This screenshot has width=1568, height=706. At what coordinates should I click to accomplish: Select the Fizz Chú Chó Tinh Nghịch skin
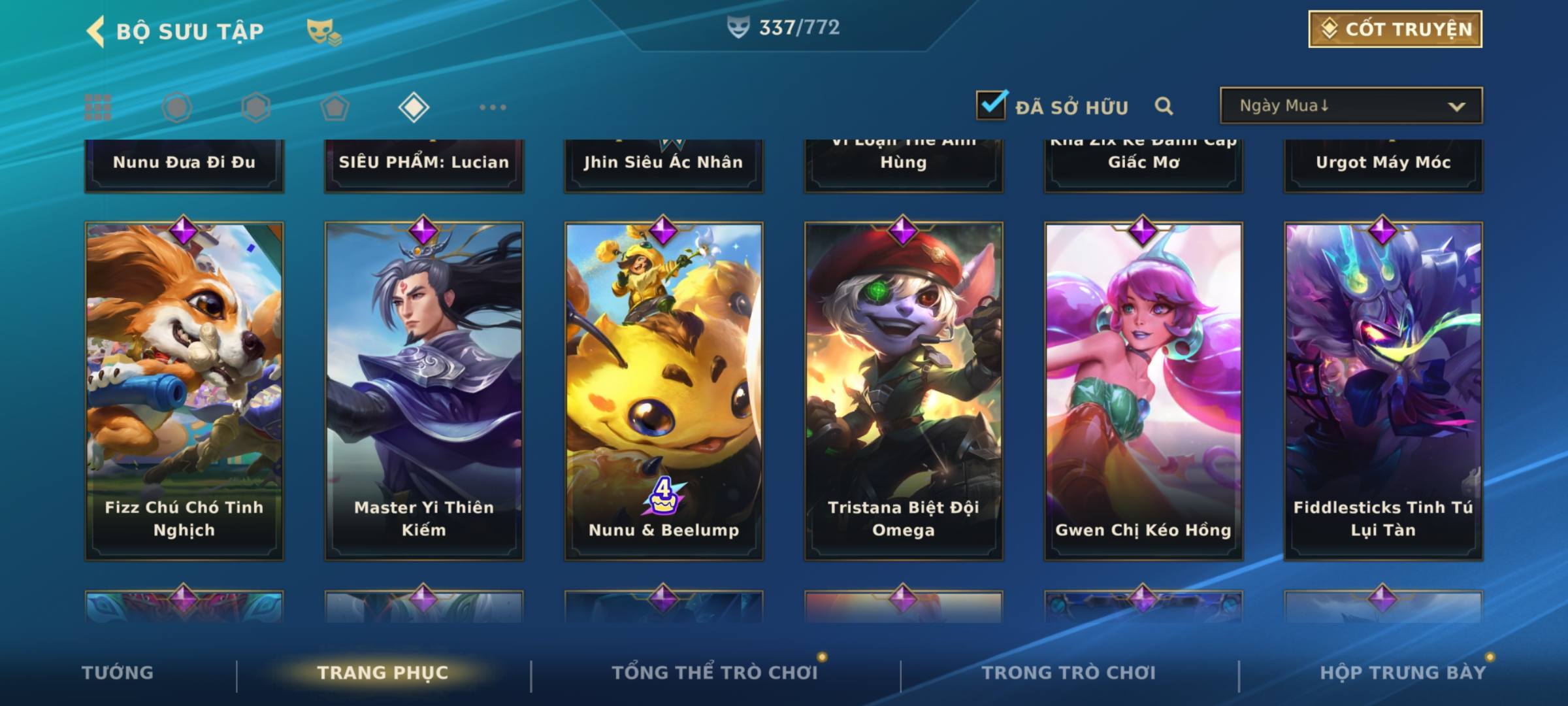tap(184, 391)
